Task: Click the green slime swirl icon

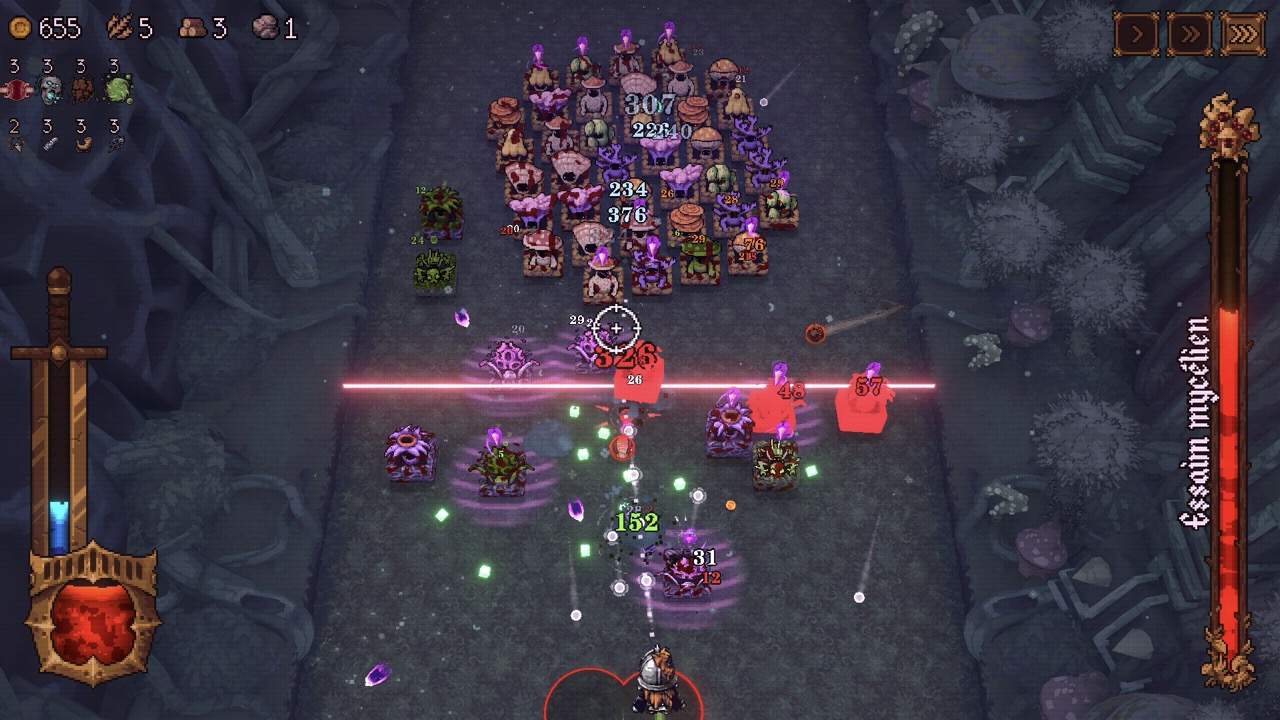Action: pos(118,90)
